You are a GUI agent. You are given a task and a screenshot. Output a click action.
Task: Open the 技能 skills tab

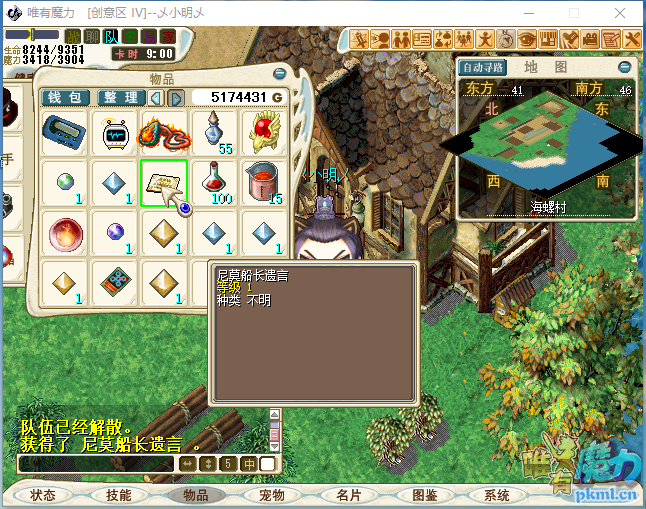pyautogui.click(x=118, y=495)
